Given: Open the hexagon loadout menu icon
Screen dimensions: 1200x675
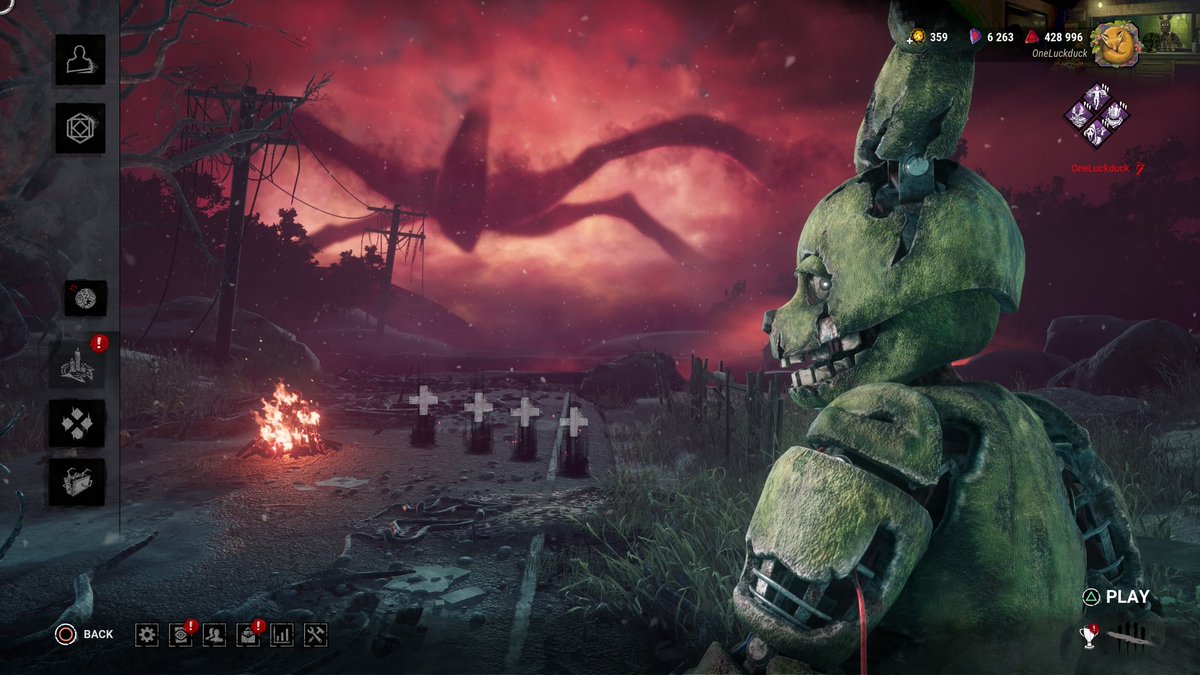Looking at the screenshot, I should click(x=79, y=128).
